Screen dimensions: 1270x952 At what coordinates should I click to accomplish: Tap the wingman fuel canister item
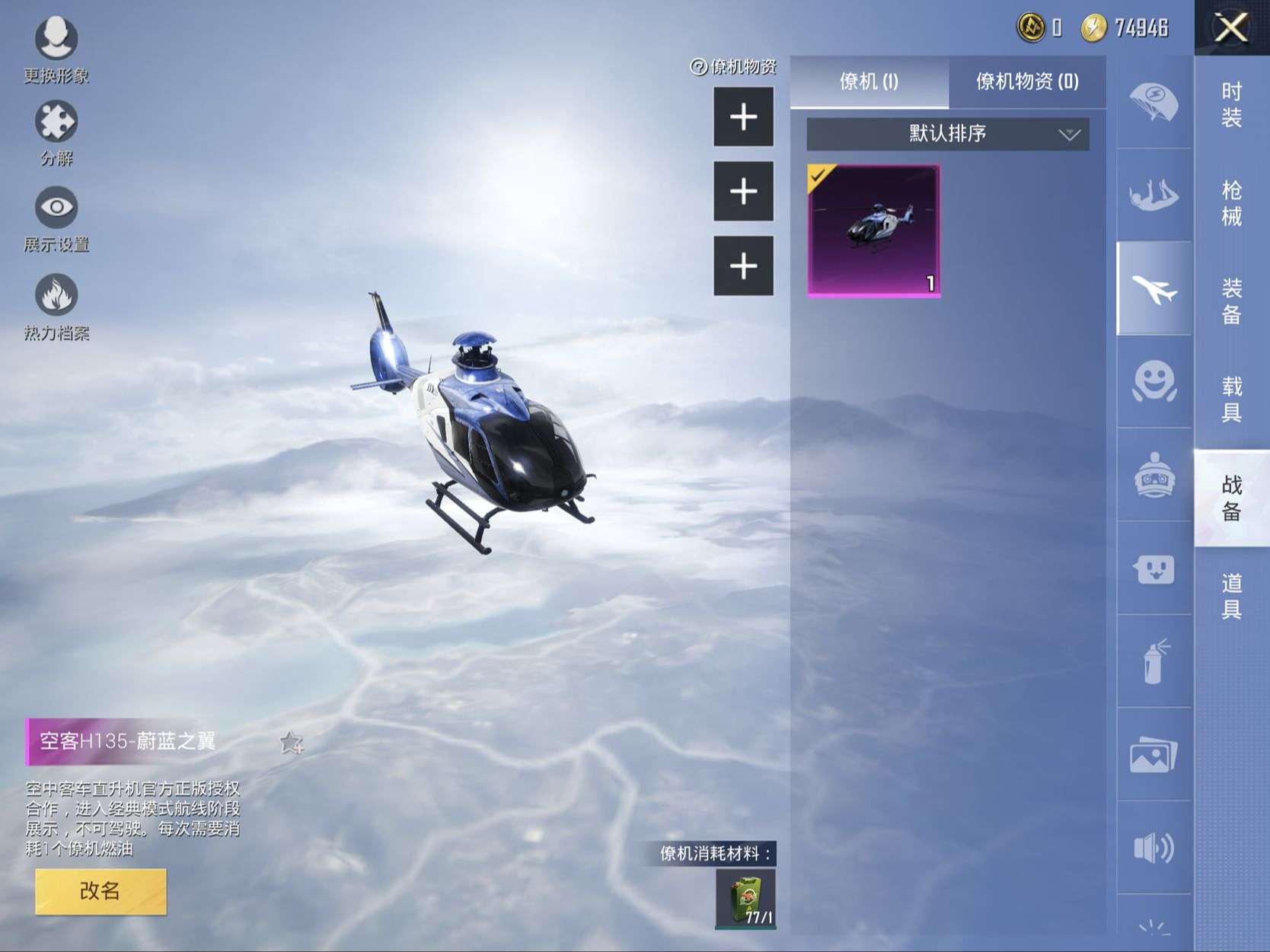coord(745,899)
